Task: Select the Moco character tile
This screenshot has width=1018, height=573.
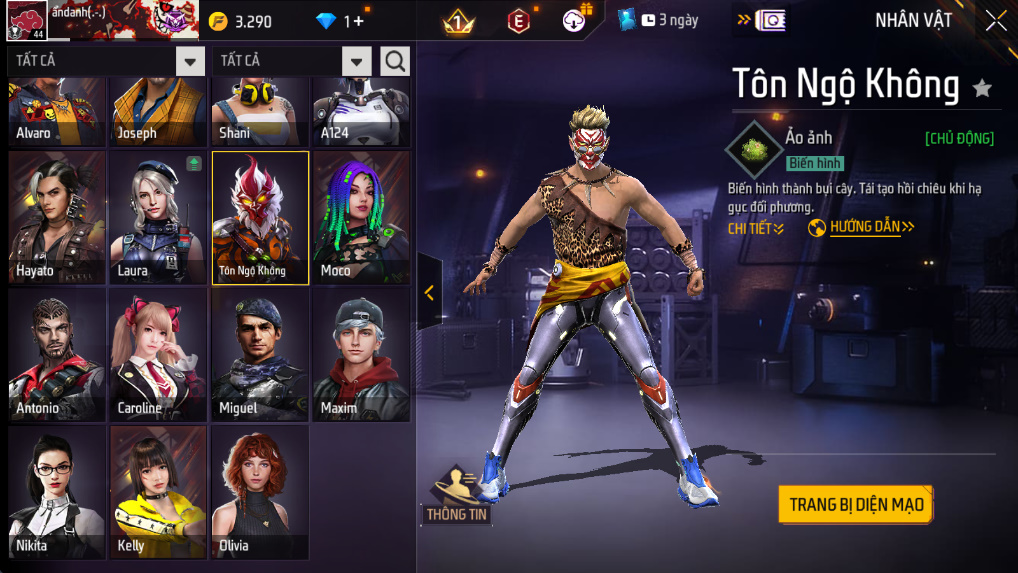Action: click(x=361, y=218)
